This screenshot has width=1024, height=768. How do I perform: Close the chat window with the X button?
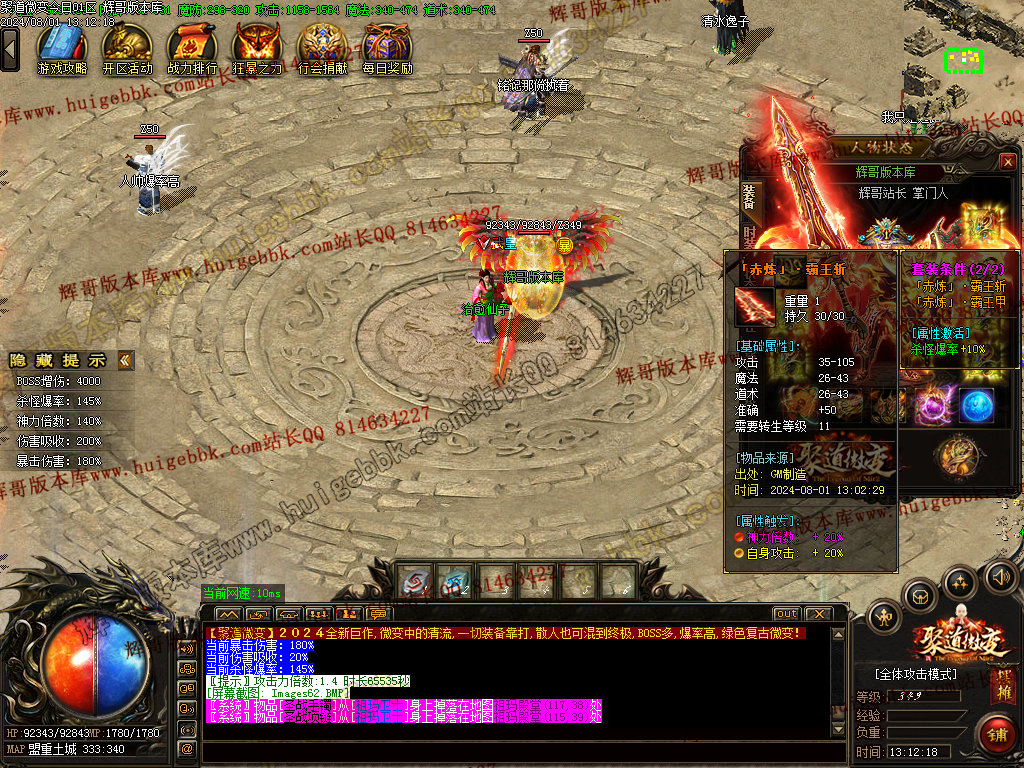tap(819, 613)
